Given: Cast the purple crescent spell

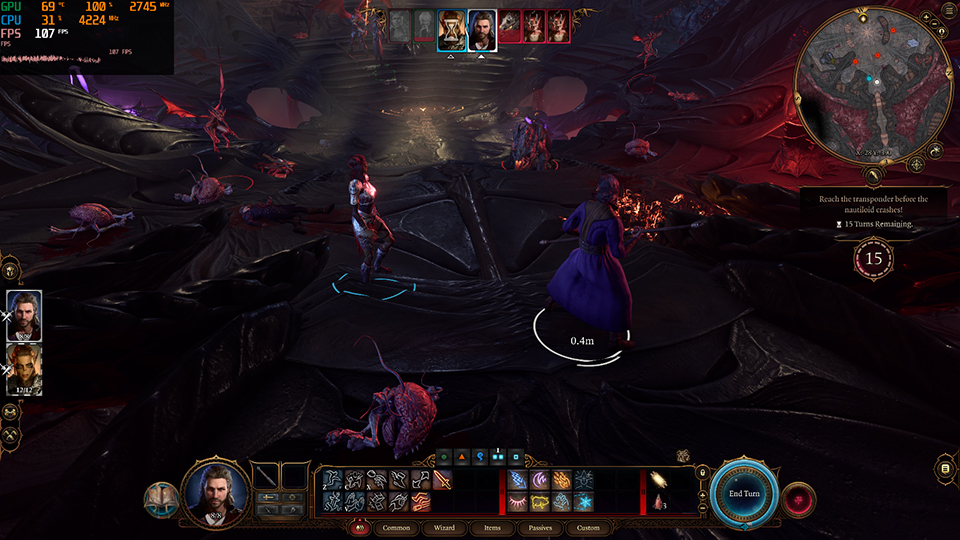Looking at the screenshot, I should click(x=539, y=480).
